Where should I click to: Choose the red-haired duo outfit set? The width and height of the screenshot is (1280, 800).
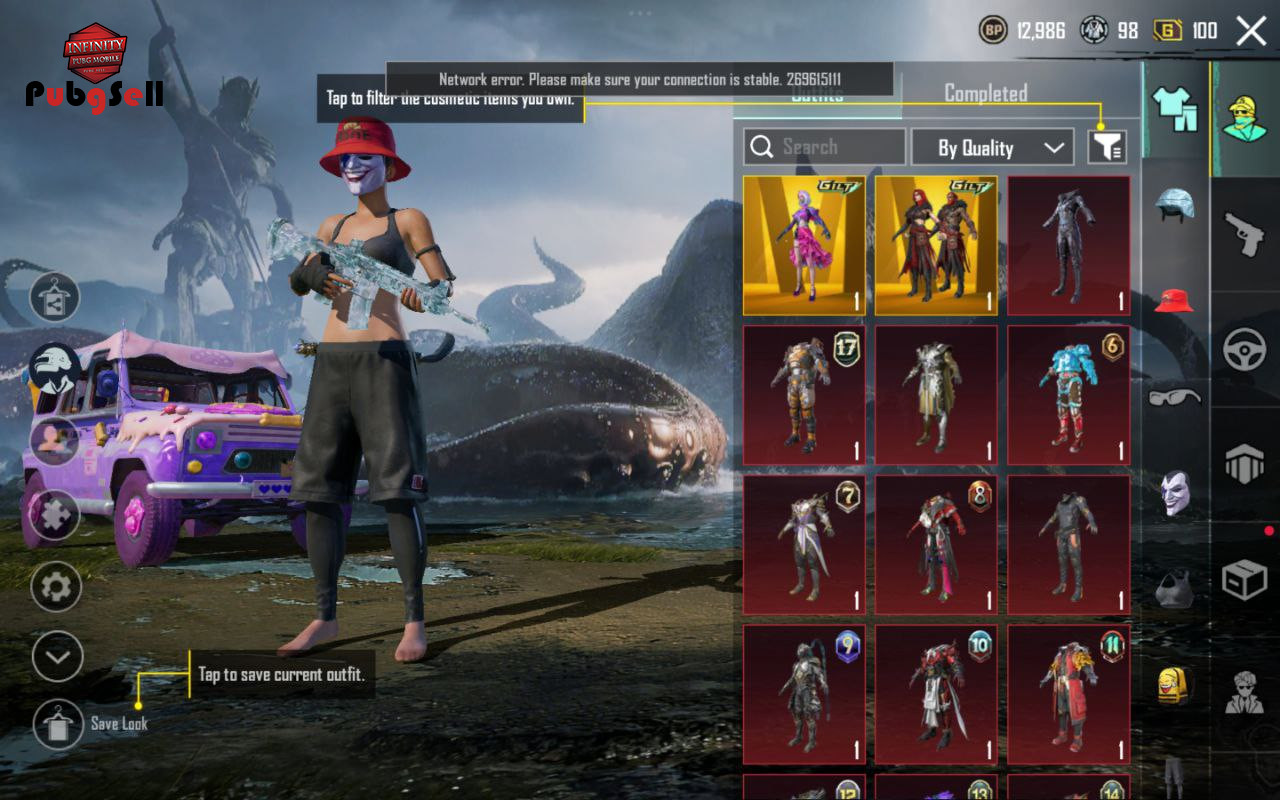(936, 246)
